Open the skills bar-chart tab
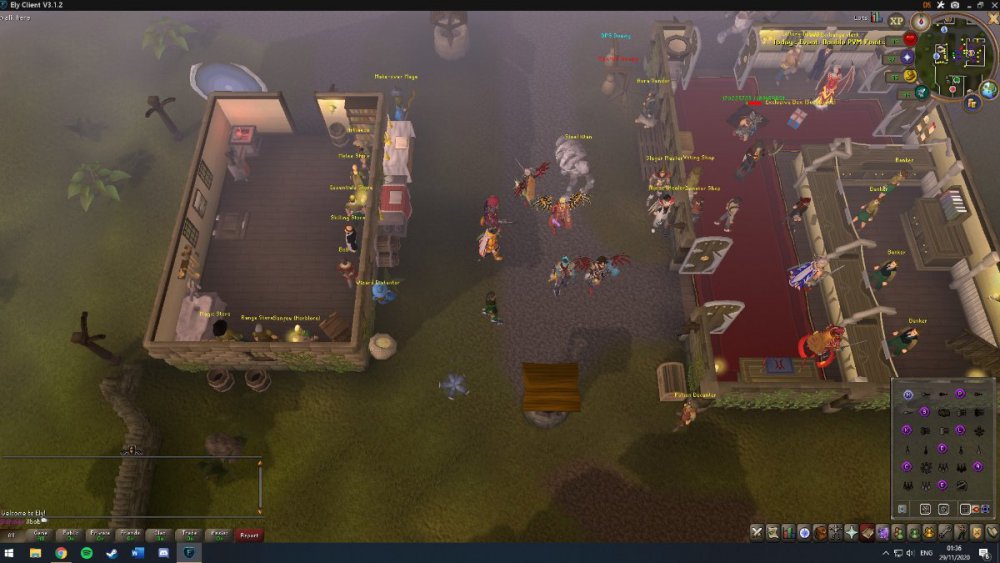 789,532
